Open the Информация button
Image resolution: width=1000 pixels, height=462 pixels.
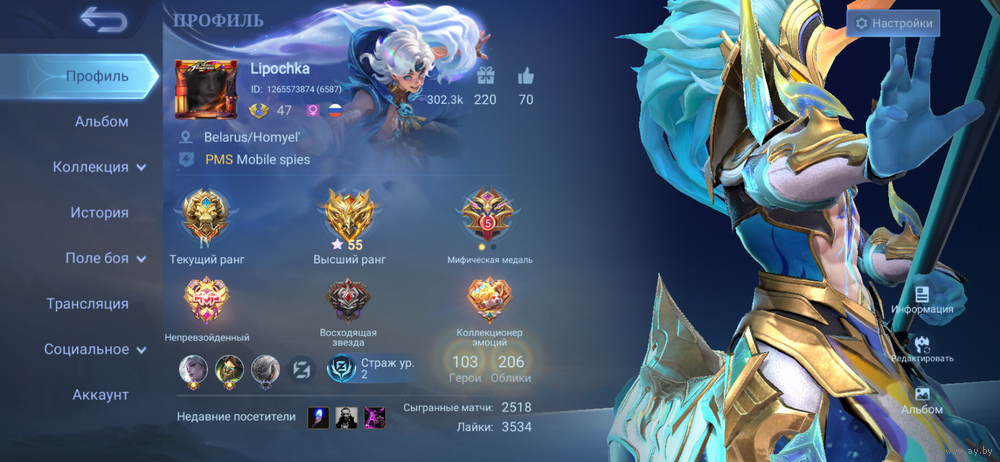click(x=922, y=300)
